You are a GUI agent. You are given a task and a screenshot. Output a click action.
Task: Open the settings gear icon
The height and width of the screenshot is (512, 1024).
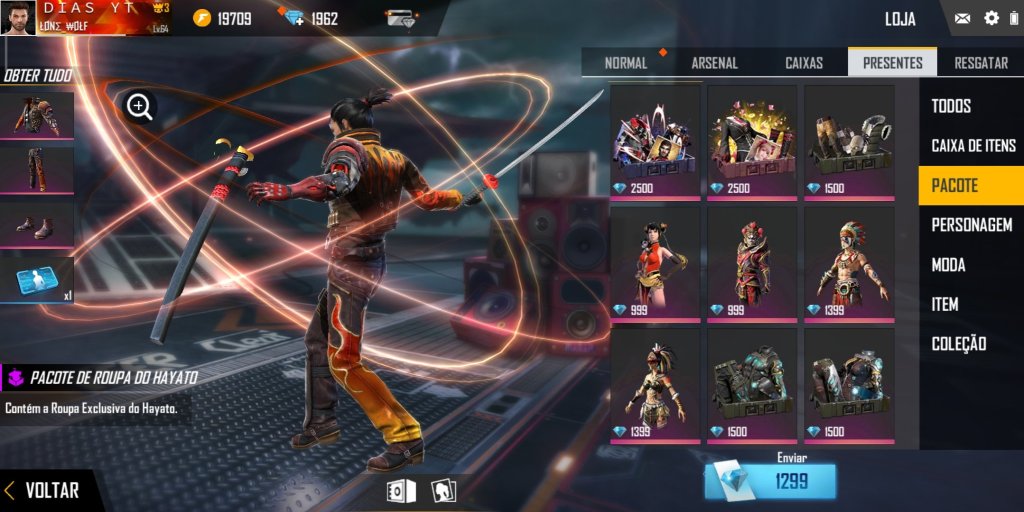(991, 18)
